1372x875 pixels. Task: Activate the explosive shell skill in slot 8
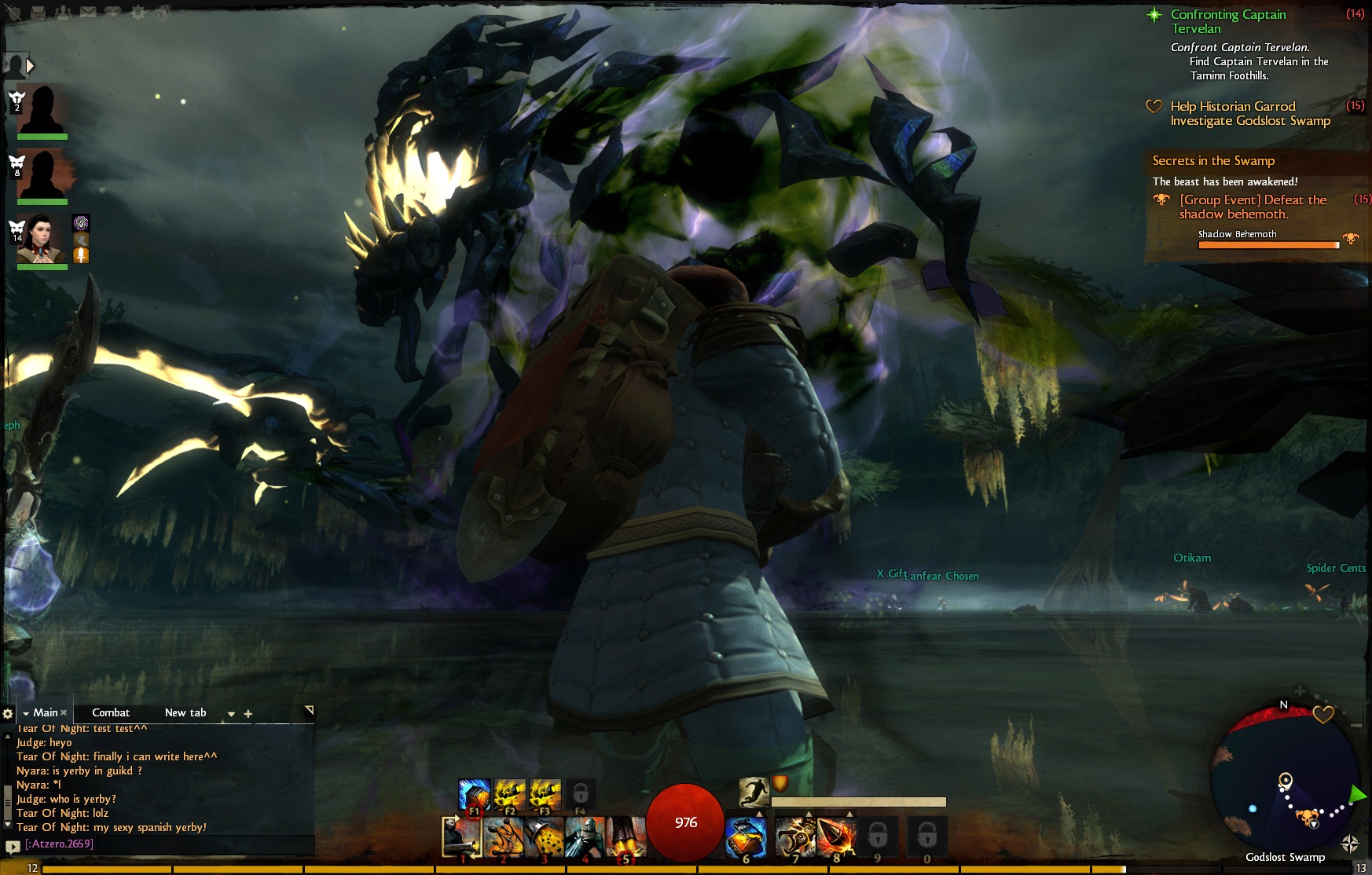[x=836, y=837]
